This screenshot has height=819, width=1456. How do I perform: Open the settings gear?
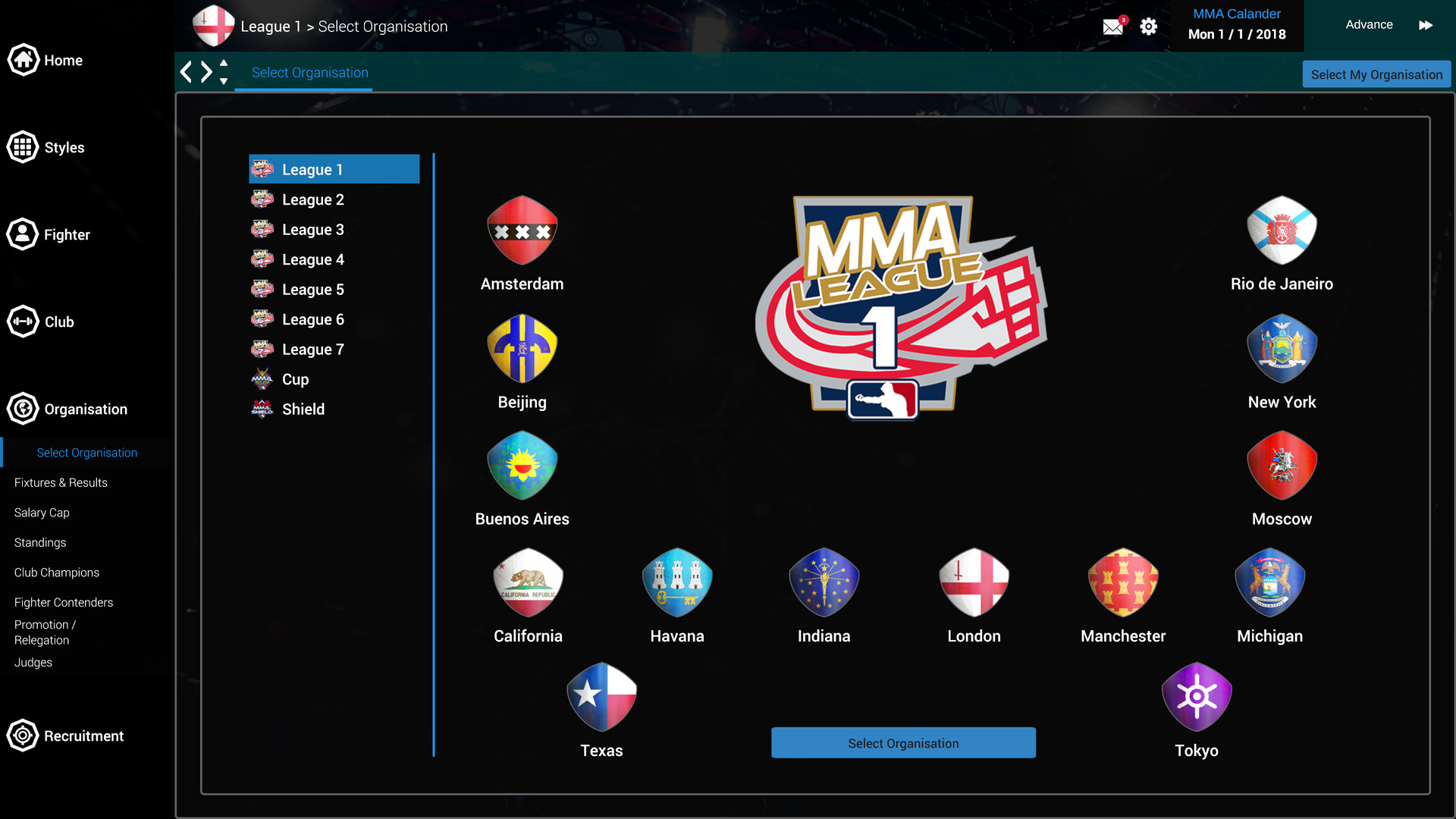(1148, 25)
